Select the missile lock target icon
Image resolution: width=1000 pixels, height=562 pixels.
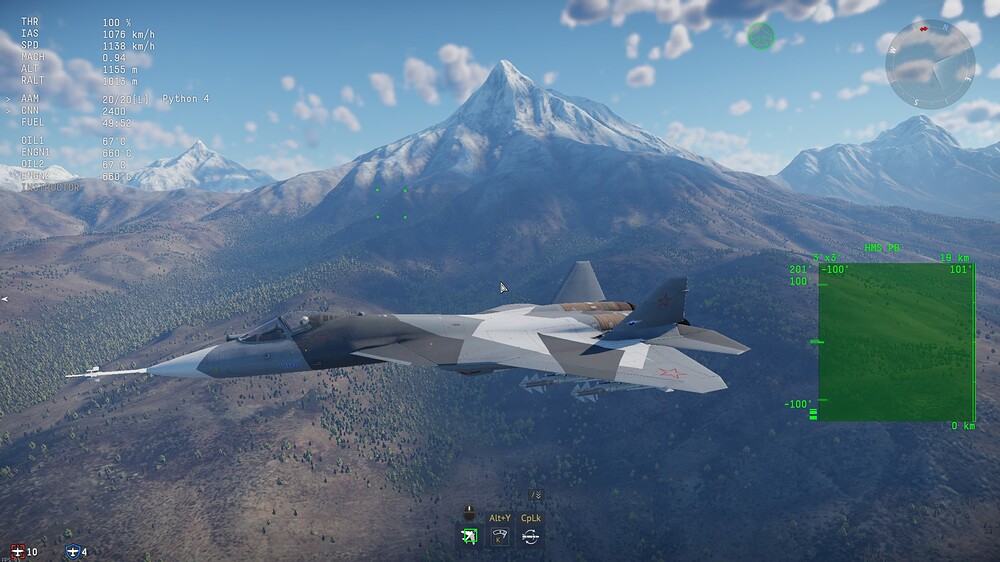coord(468,537)
